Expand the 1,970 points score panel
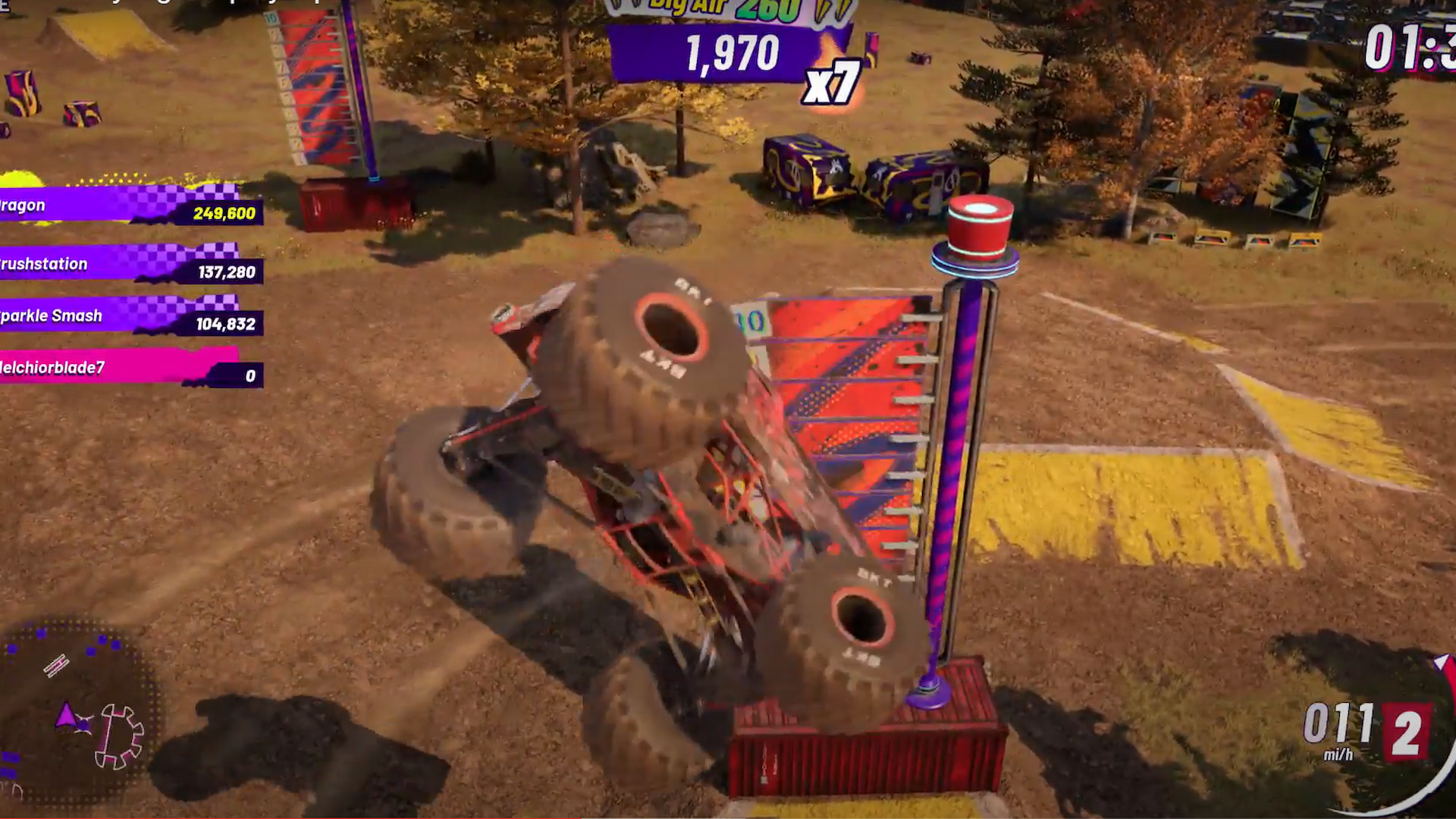Viewport: 1456px width, 819px height. (732, 53)
